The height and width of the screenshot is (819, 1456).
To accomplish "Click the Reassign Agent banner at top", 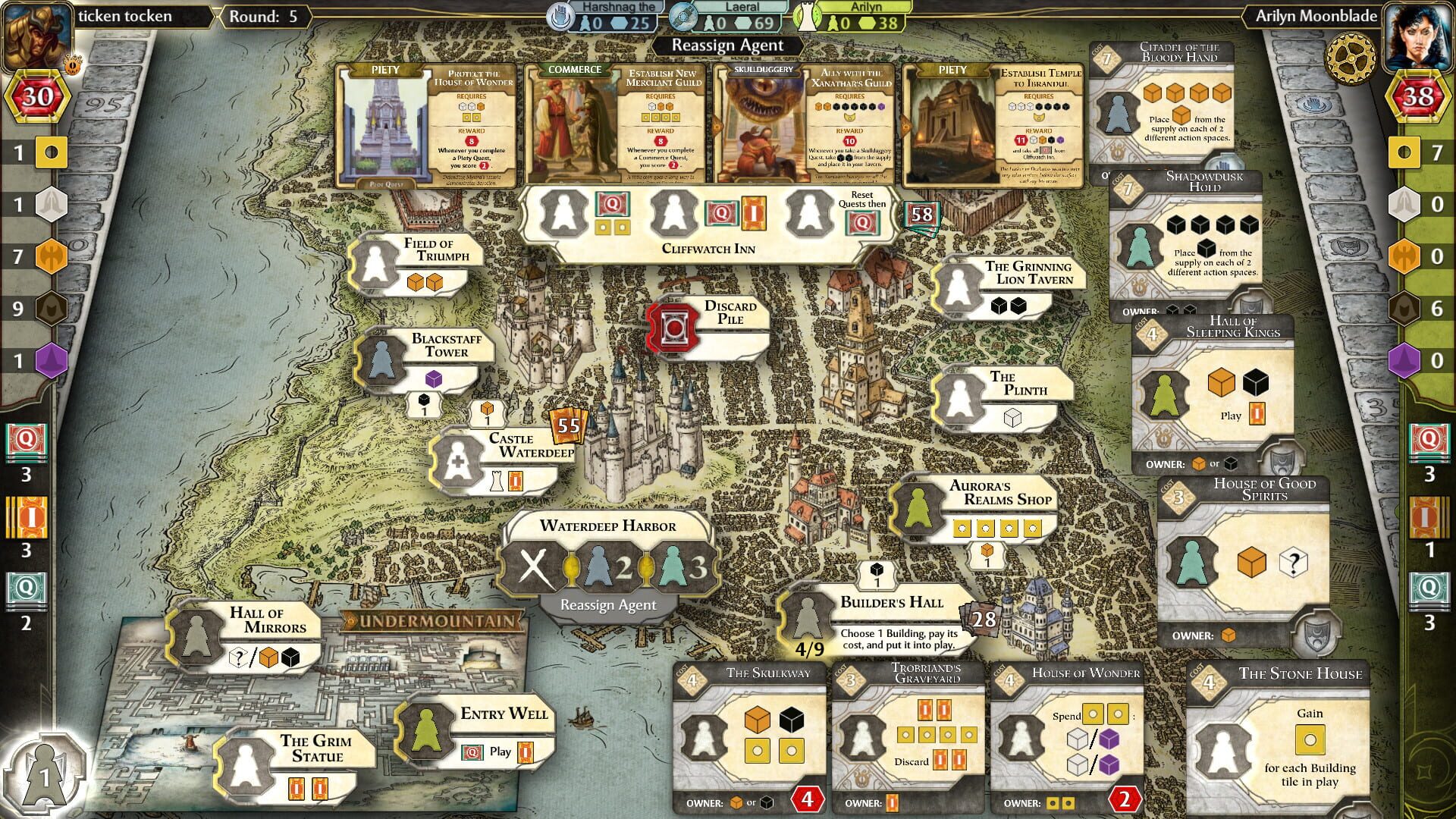I will (727, 45).
